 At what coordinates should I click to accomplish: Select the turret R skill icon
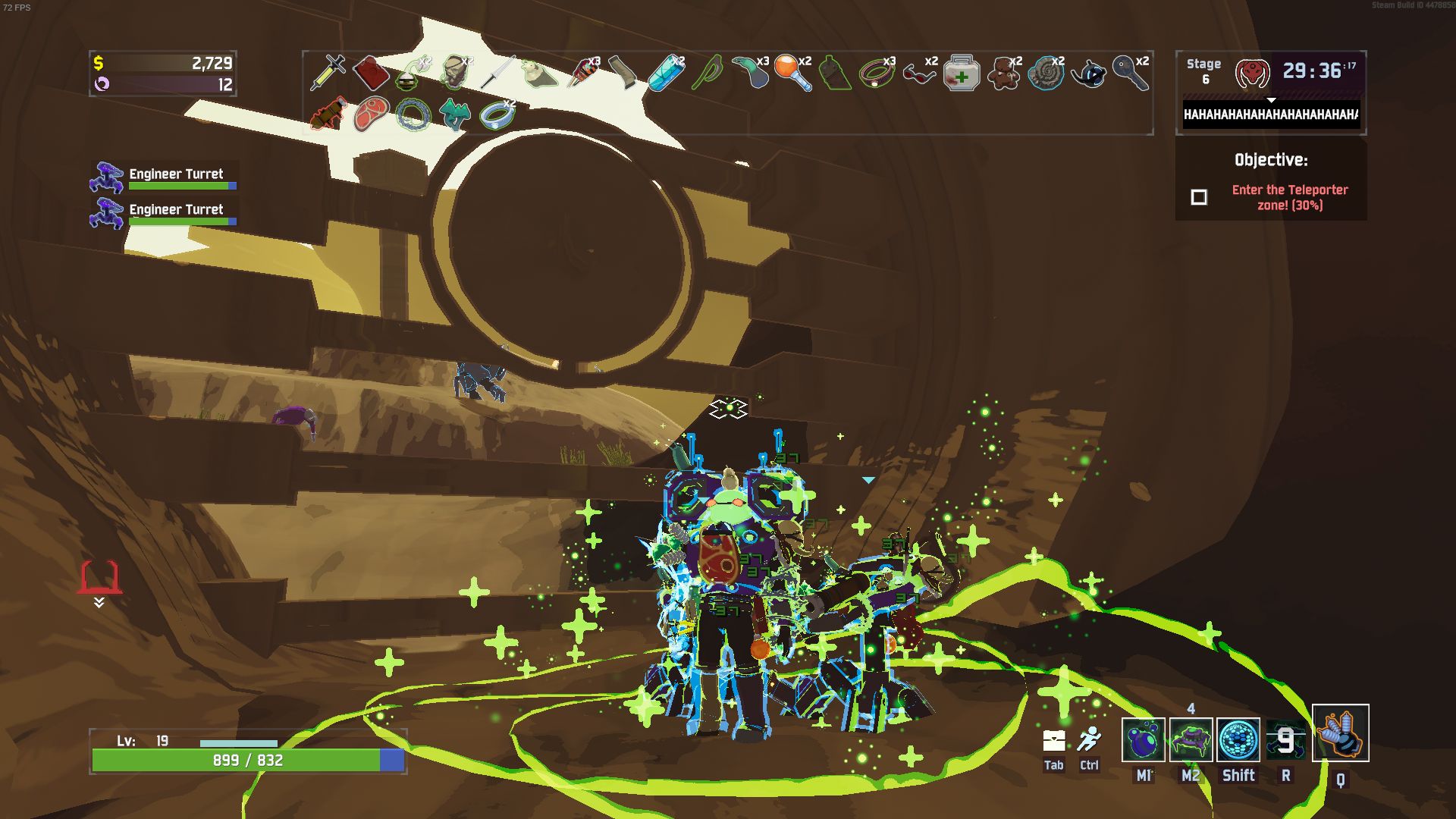(1287, 739)
